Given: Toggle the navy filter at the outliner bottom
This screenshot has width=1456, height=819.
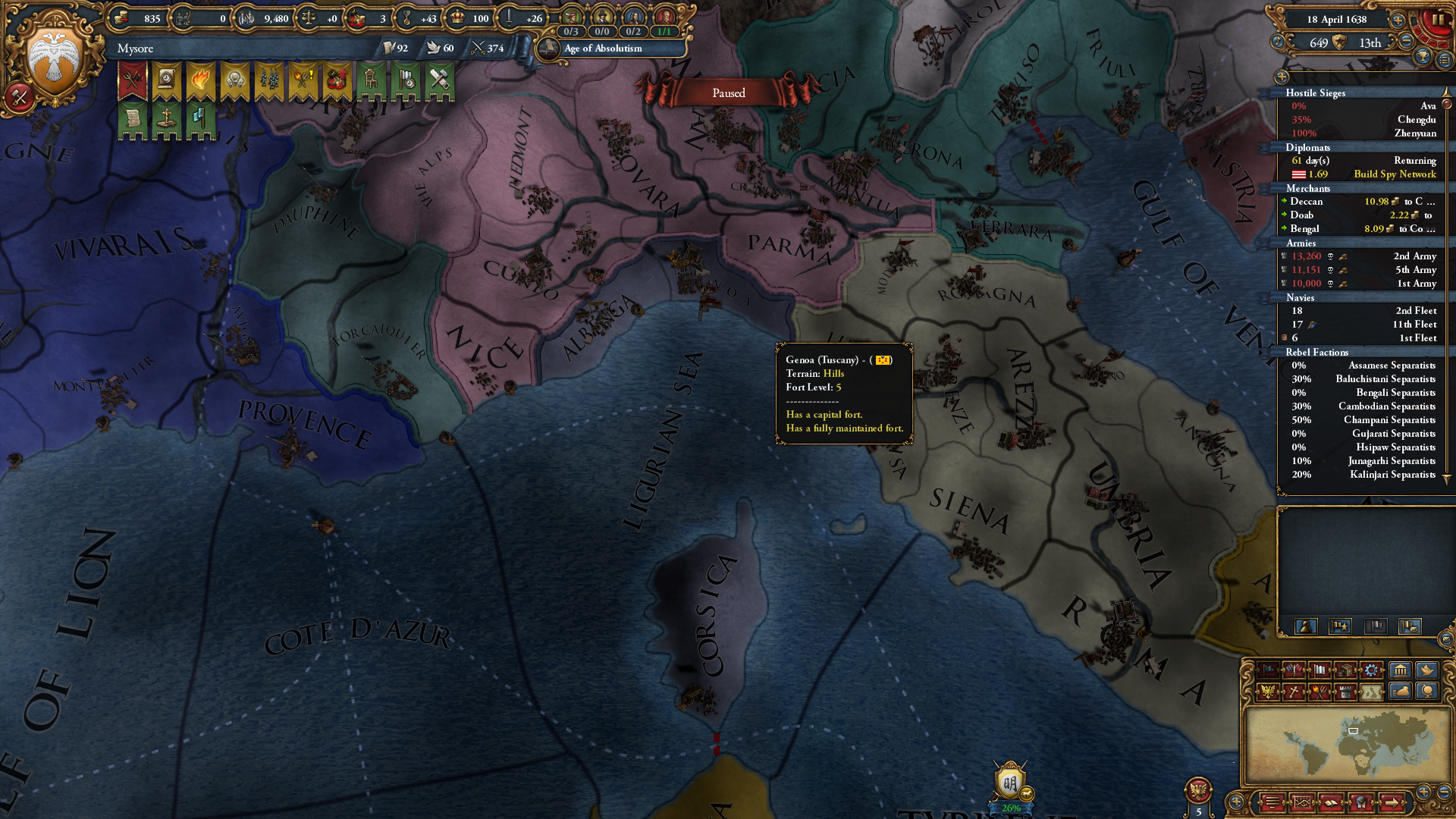Looking at the screenshot, I should [x=1376, y=626].
